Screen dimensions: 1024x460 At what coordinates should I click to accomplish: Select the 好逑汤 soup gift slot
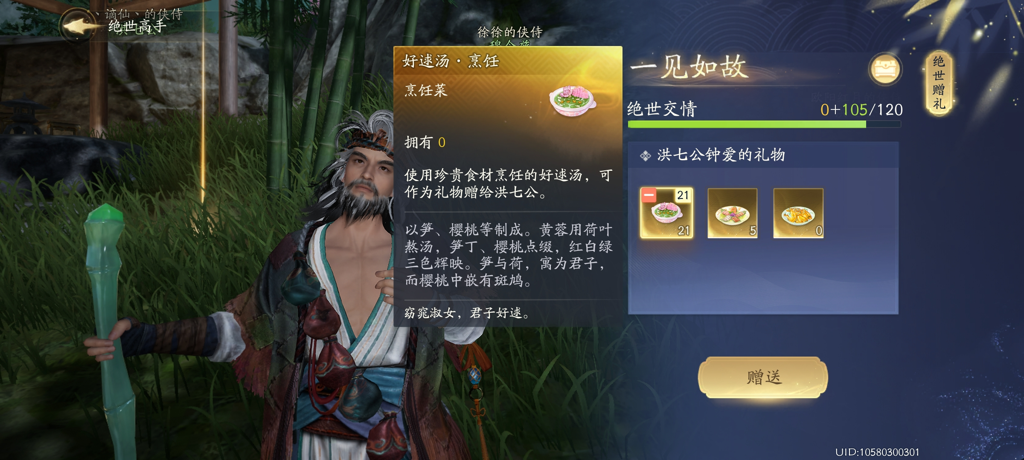click(667, 213)
